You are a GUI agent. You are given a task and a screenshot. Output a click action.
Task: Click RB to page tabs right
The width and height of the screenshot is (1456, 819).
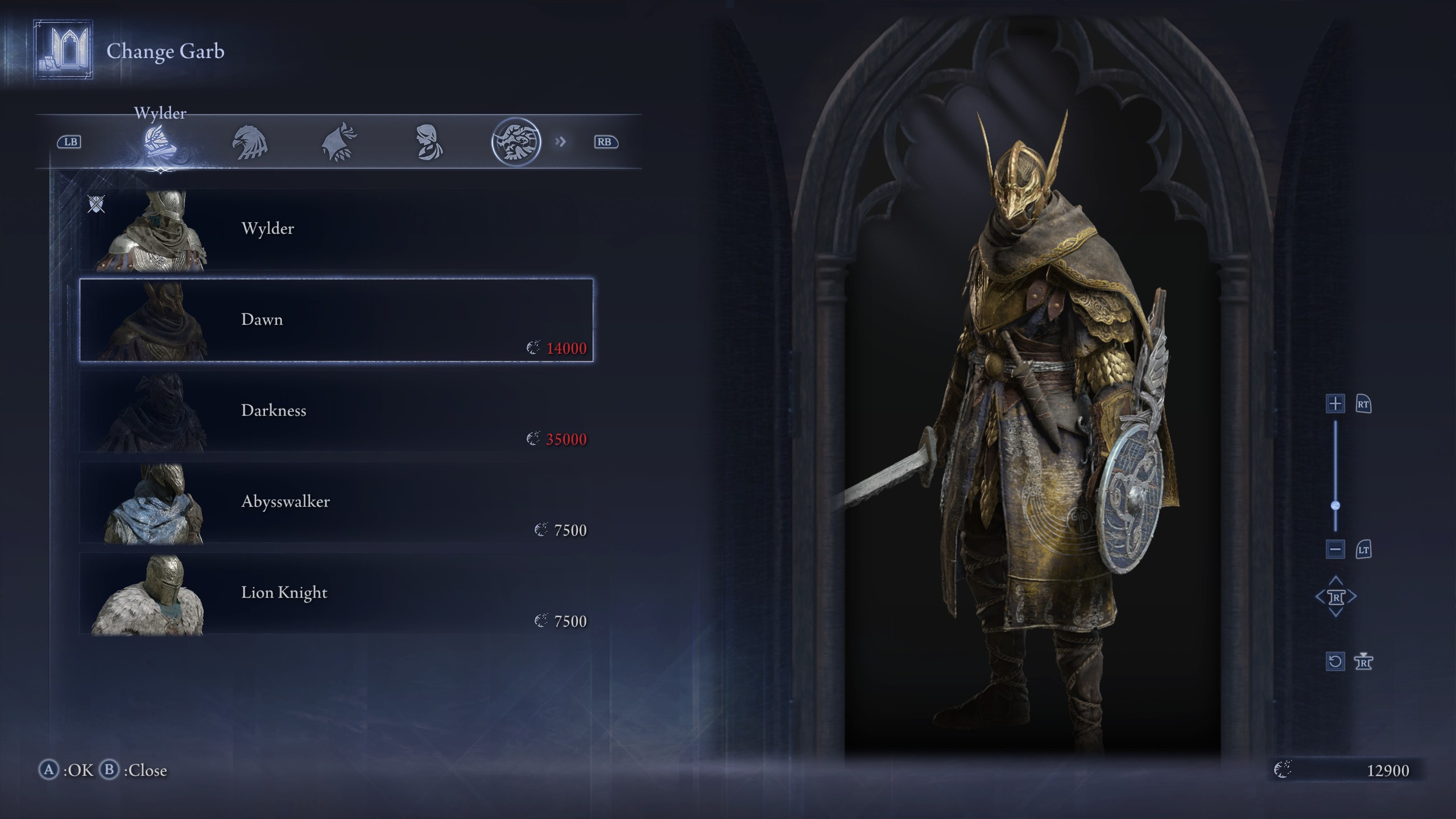point(606,142)
